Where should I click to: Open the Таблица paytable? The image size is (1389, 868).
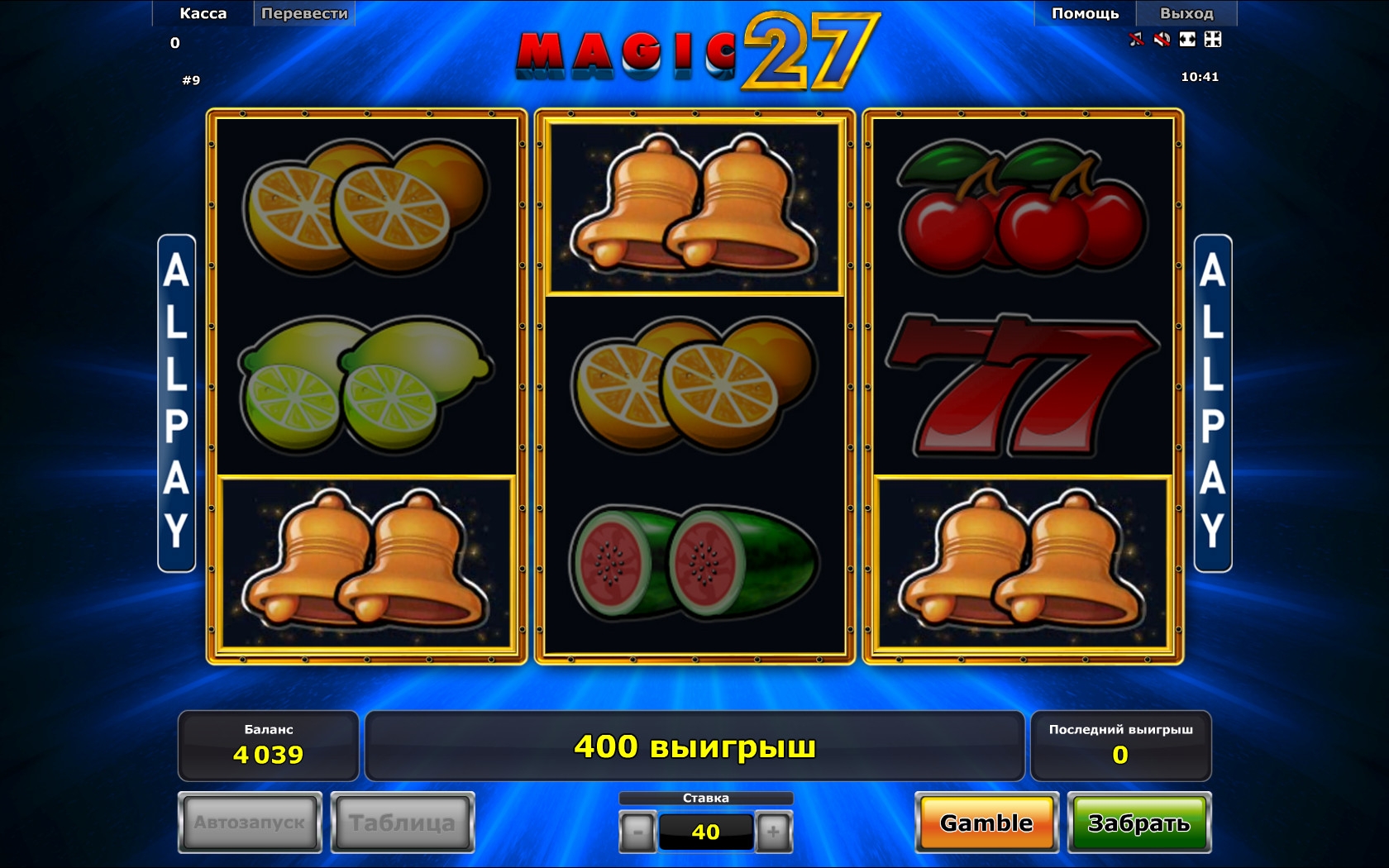coord(403,823)
